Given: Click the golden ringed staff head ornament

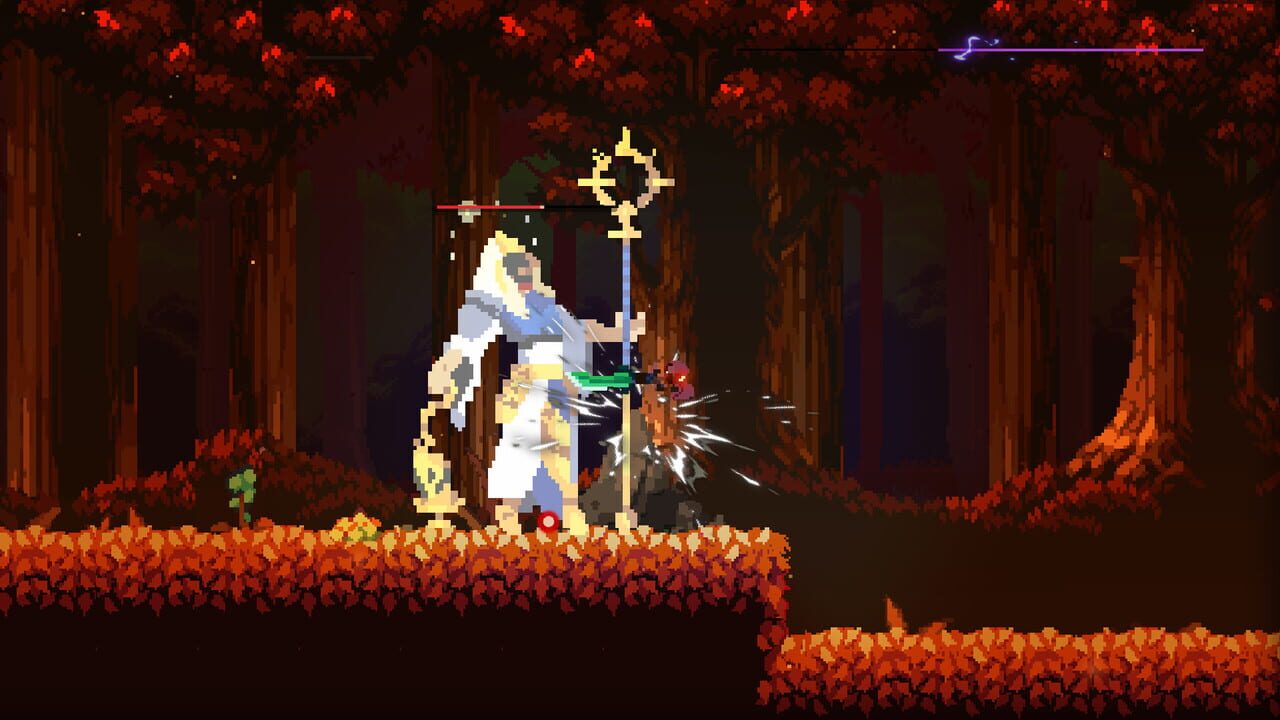Looking at the screenshot, I should pos(623,180).
